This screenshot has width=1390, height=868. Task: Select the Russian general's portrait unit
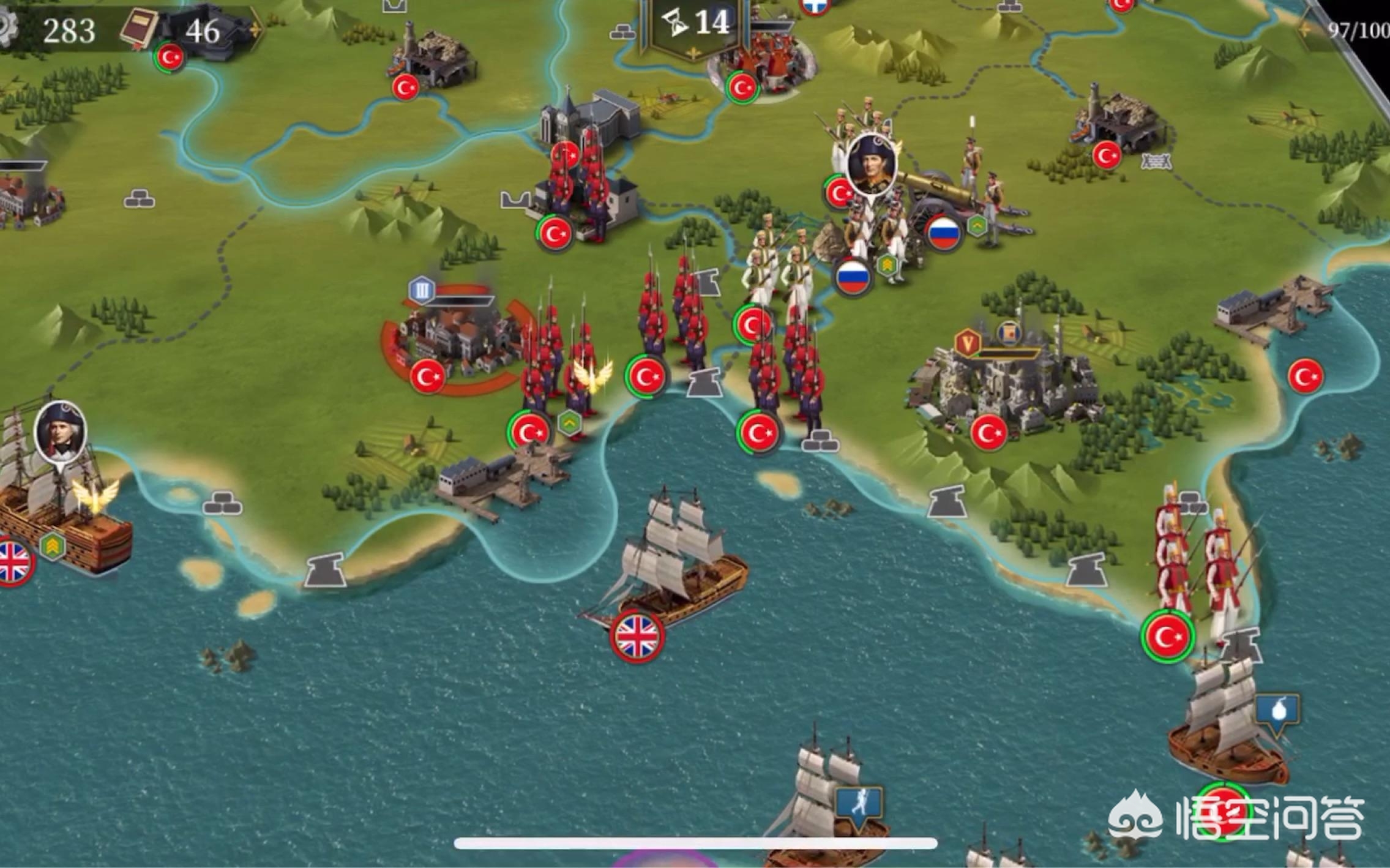tap(872, 162)
